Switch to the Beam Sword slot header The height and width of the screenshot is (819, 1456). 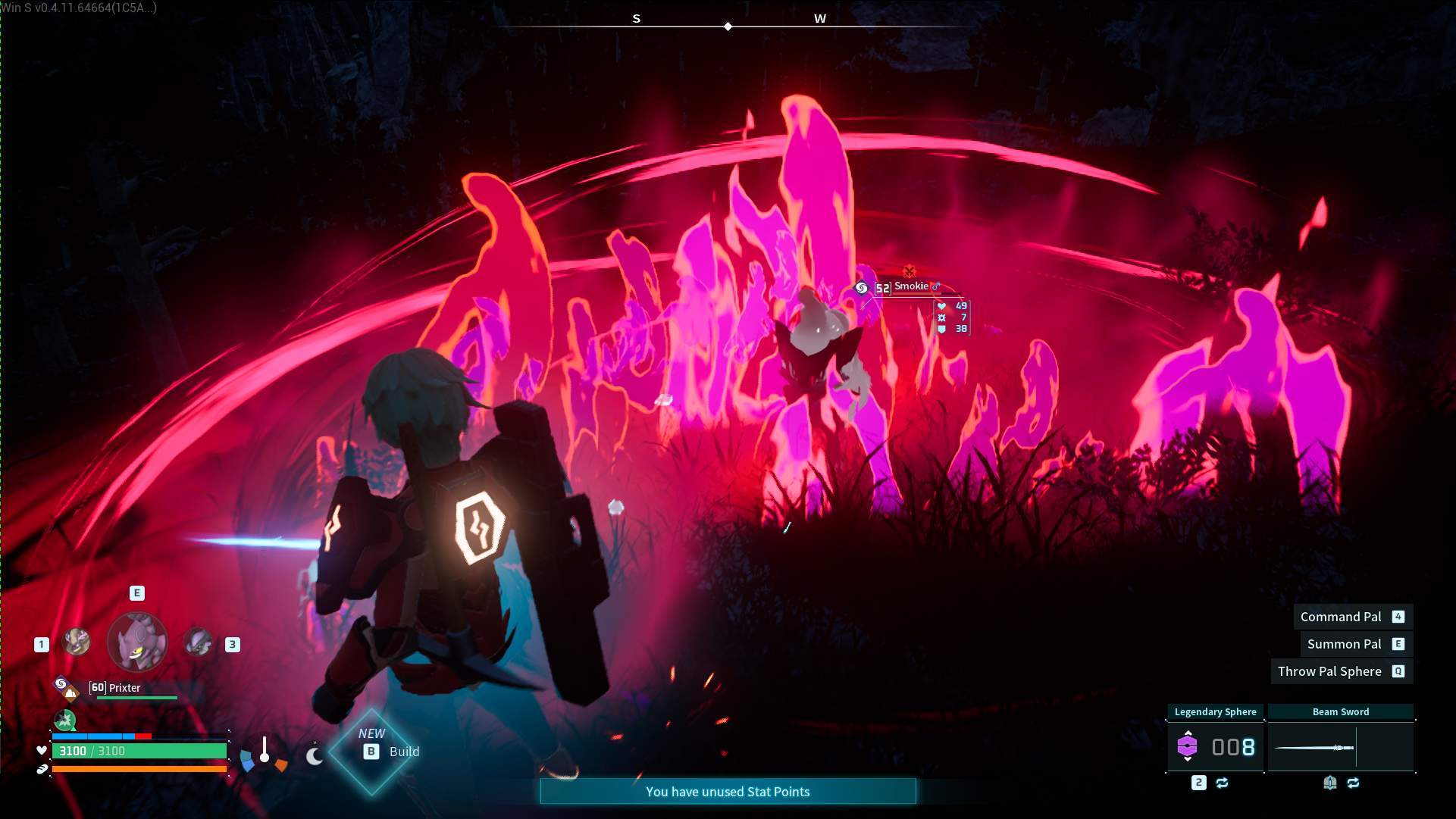click(1340, 712)
